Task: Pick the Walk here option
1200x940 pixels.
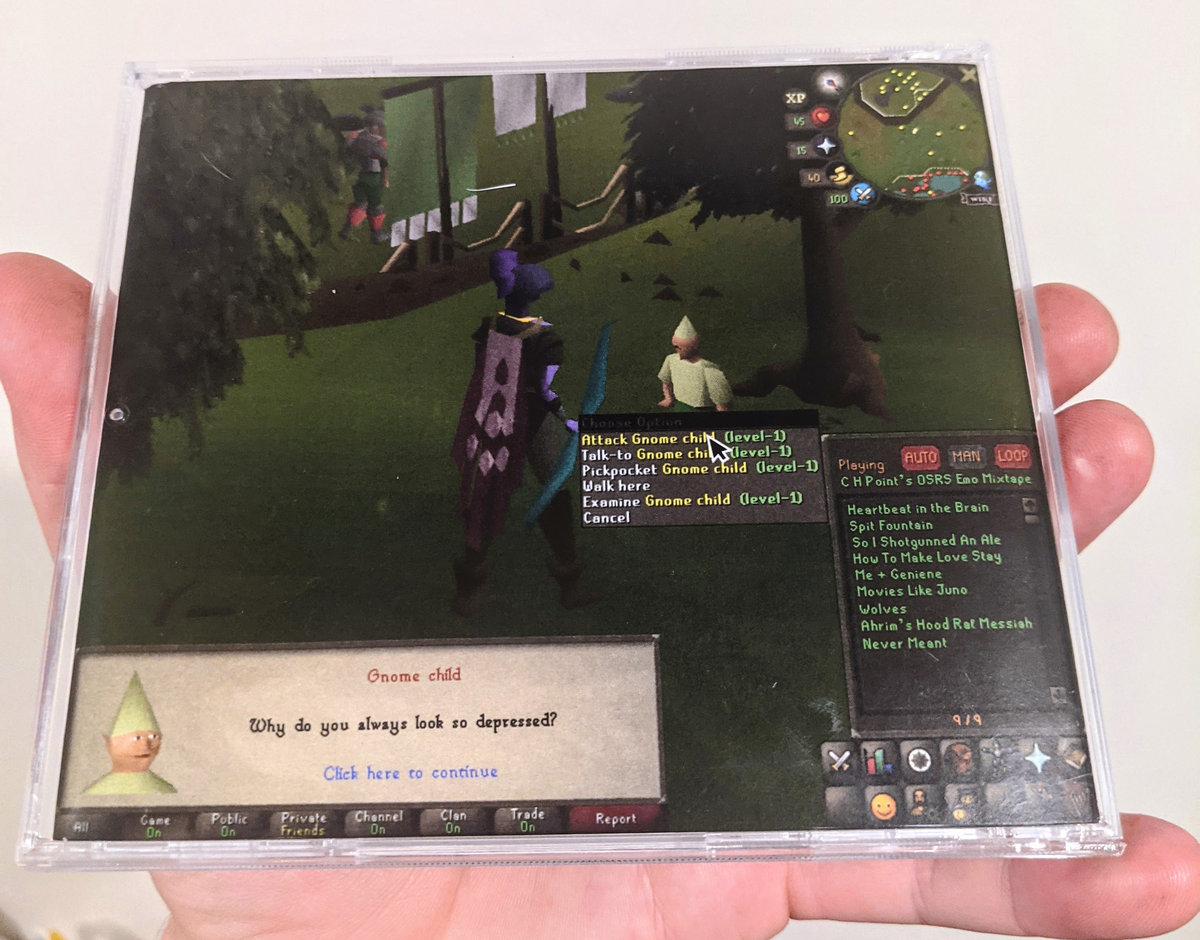Action: coord(616,485)
